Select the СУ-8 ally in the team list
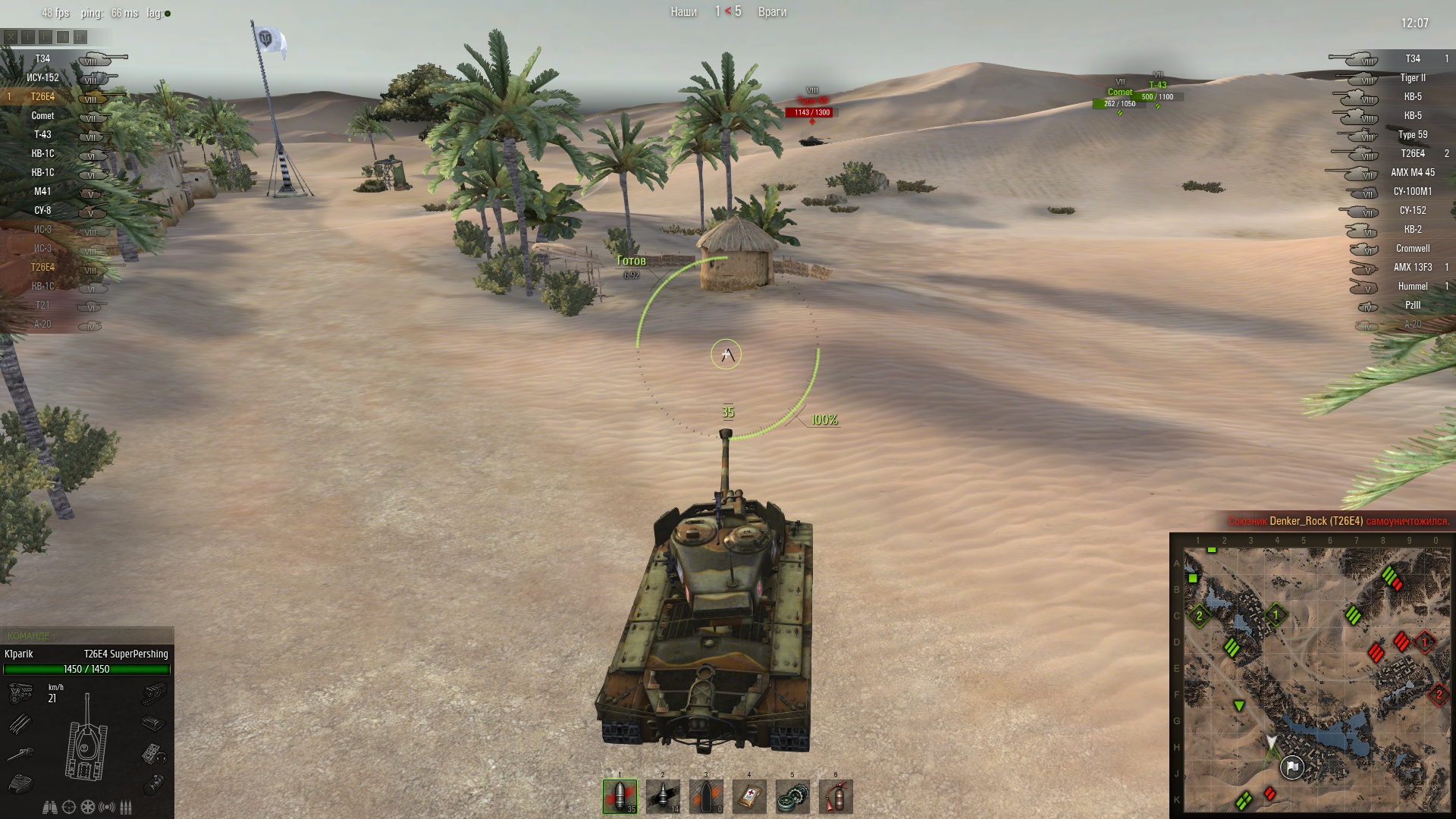This screenshot has height=819, width=1456. (x=42, y=210)
